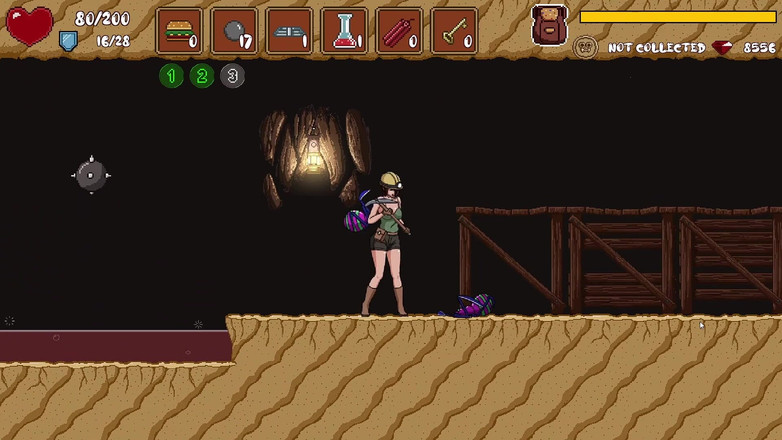Viewport: 782px width, 440px height.
Task: Select the bomb item slot
Action: coord(235,31)
